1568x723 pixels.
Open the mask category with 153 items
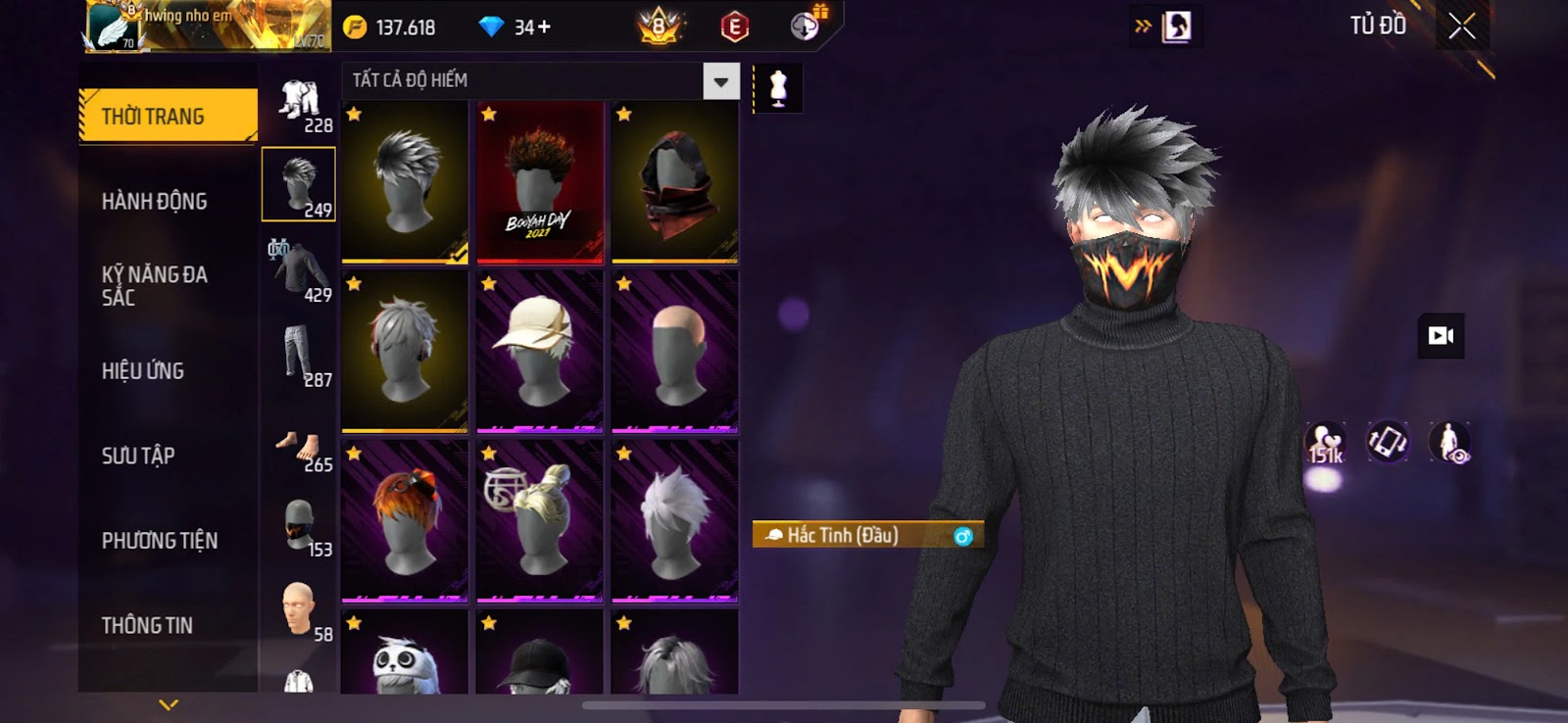[x=300, y=525]
